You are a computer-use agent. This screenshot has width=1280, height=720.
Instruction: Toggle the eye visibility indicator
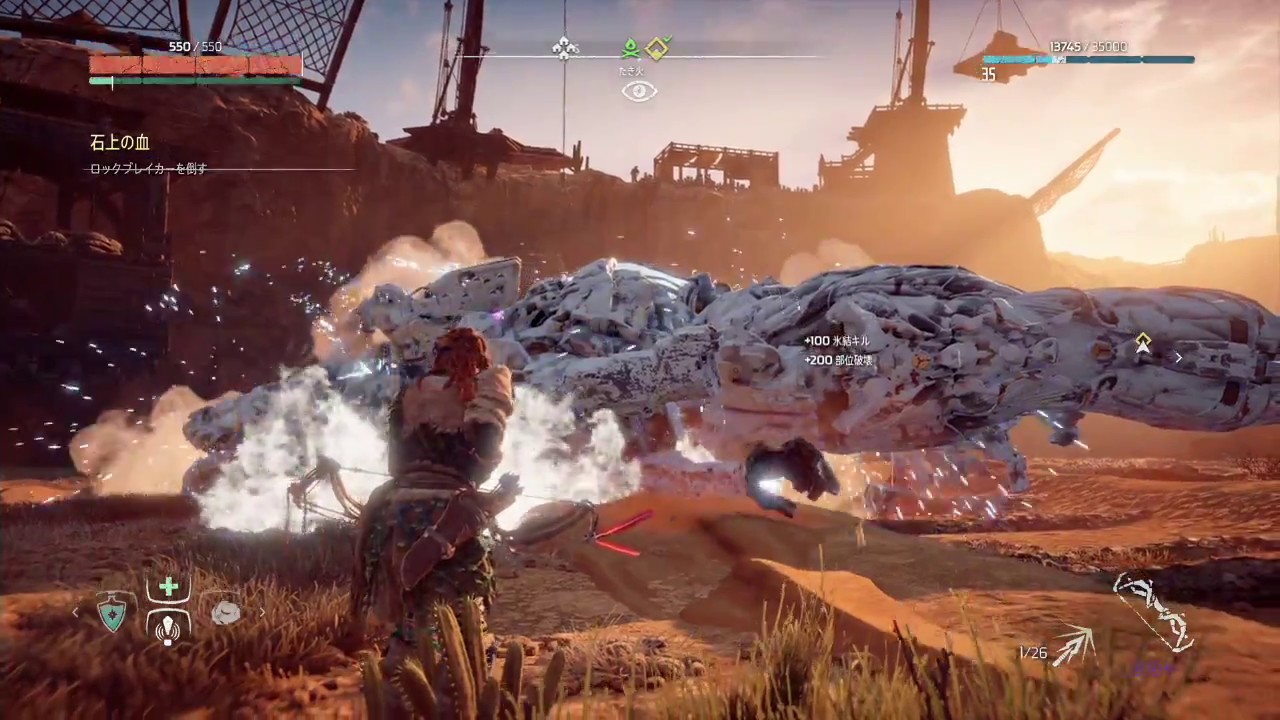[x=639, y=91]
